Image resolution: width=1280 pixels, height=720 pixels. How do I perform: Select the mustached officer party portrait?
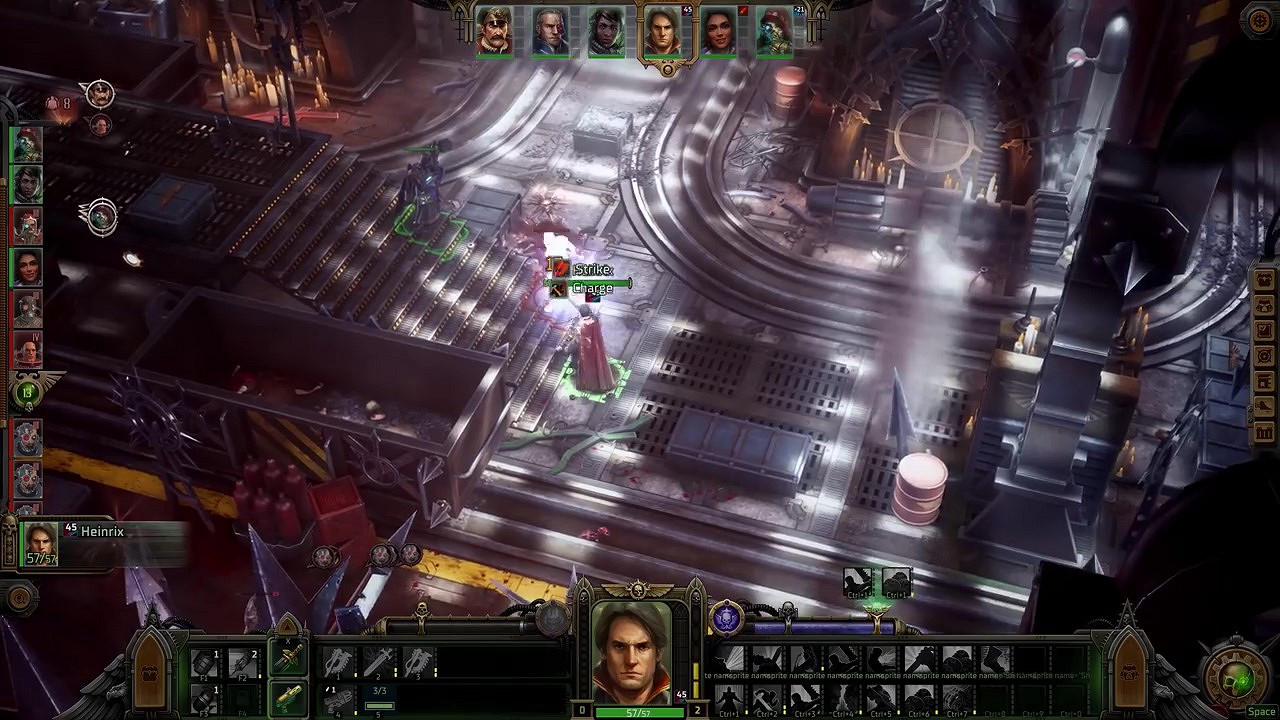(494, 32)
